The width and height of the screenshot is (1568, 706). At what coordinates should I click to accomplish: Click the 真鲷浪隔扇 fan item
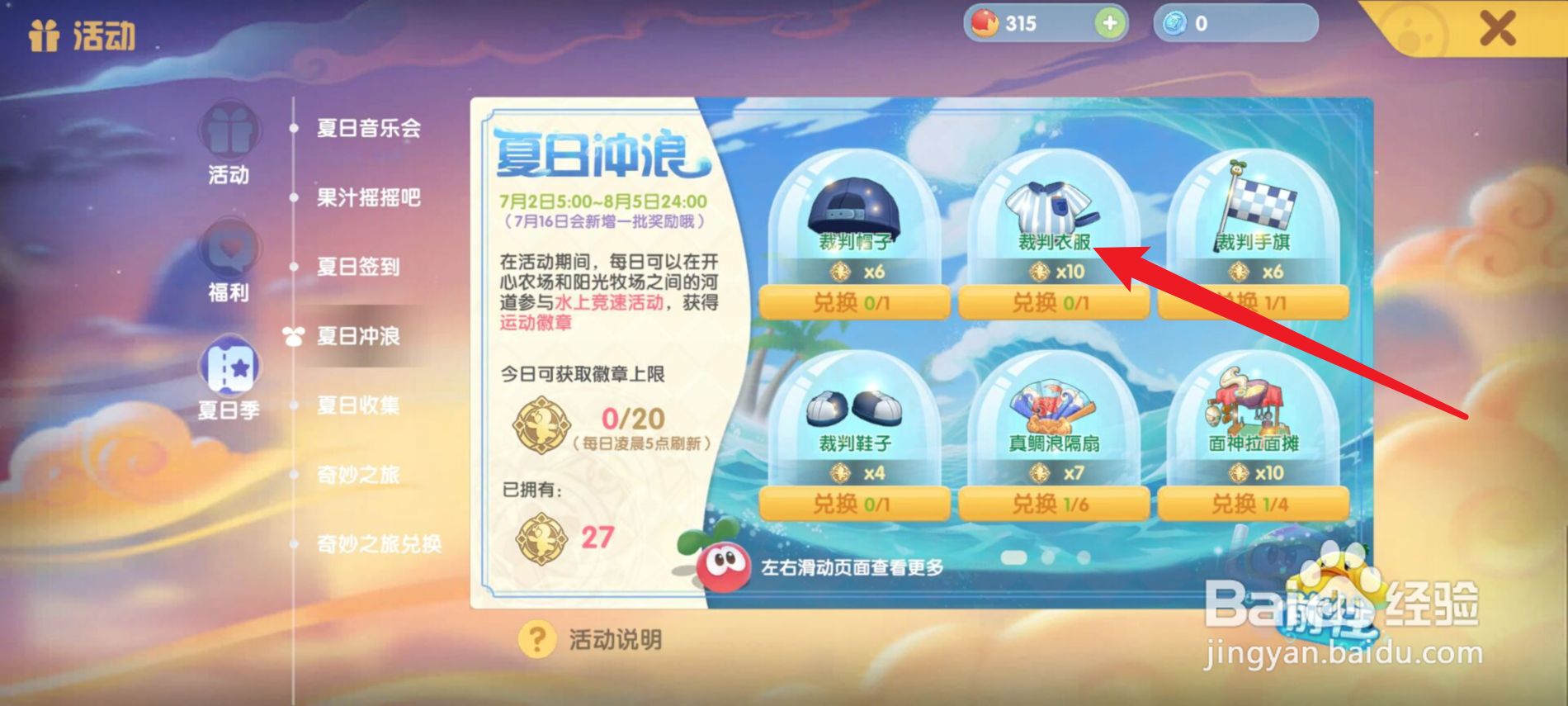(1054, 409)
